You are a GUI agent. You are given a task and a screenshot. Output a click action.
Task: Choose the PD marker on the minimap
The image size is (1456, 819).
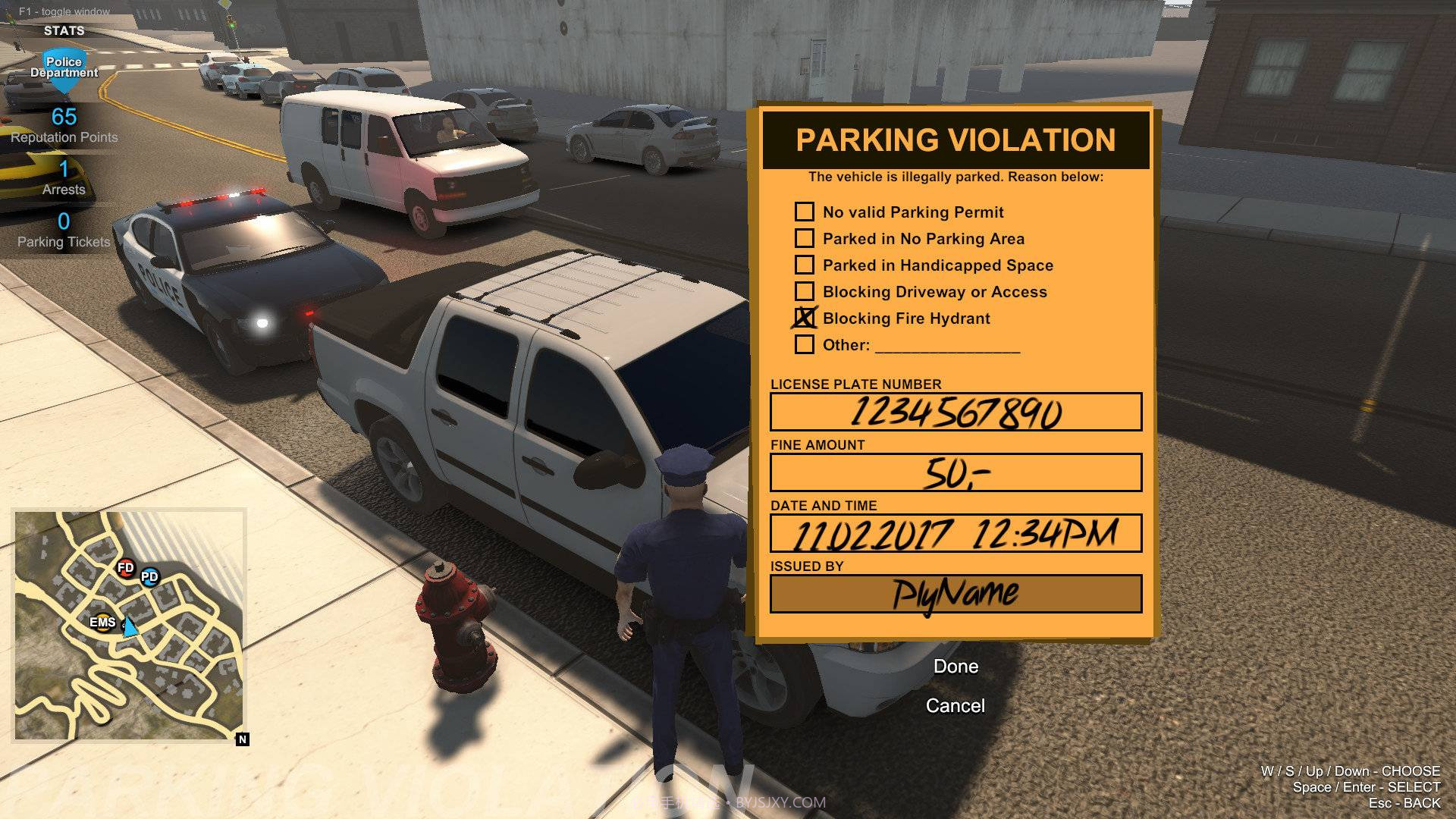pyautogui.click(x=149, y=577)
